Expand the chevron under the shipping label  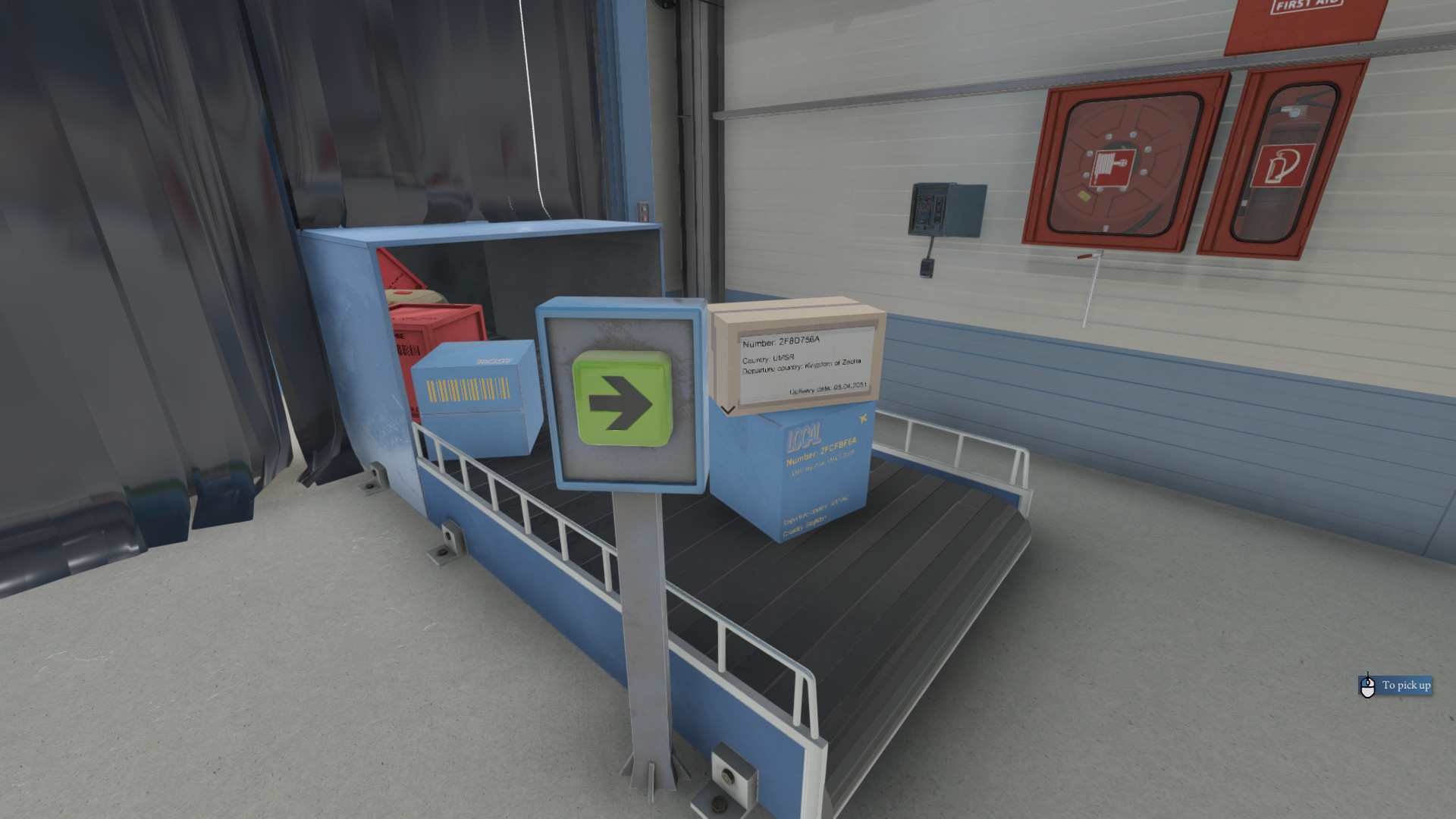727,410
